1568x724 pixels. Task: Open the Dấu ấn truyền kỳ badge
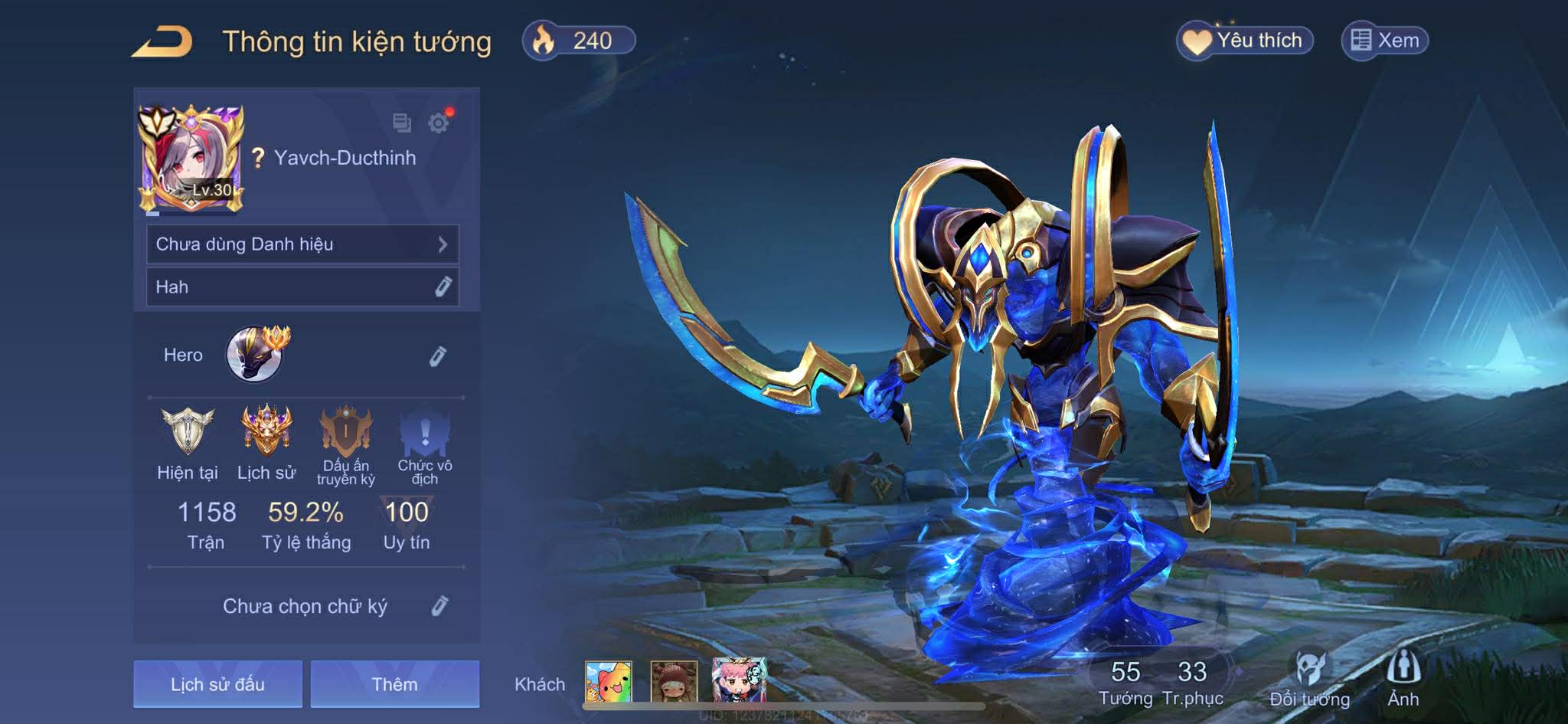point(346,433)
